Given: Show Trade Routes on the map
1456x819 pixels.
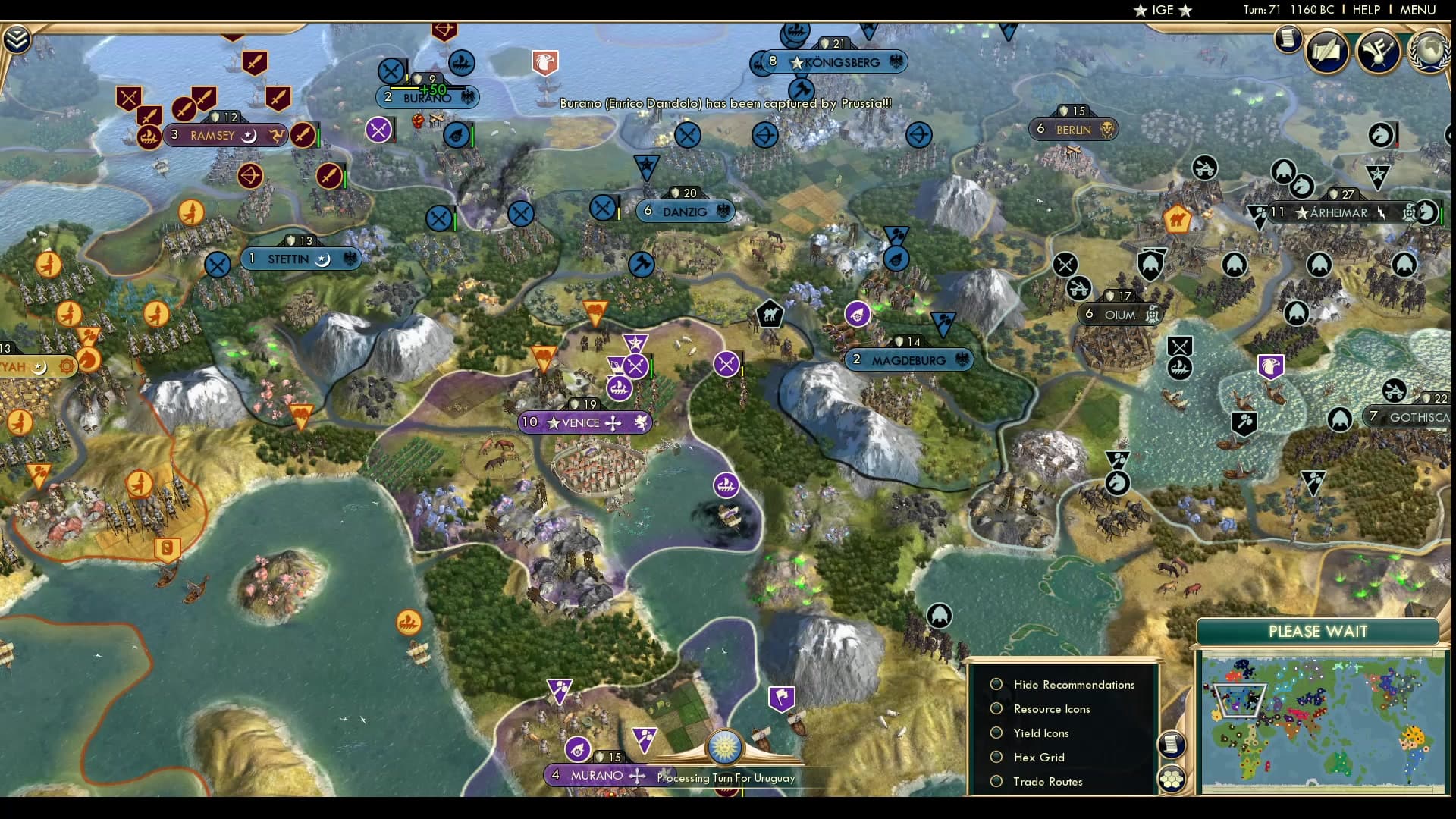Looking at the screenshot, I should (996, 781).
